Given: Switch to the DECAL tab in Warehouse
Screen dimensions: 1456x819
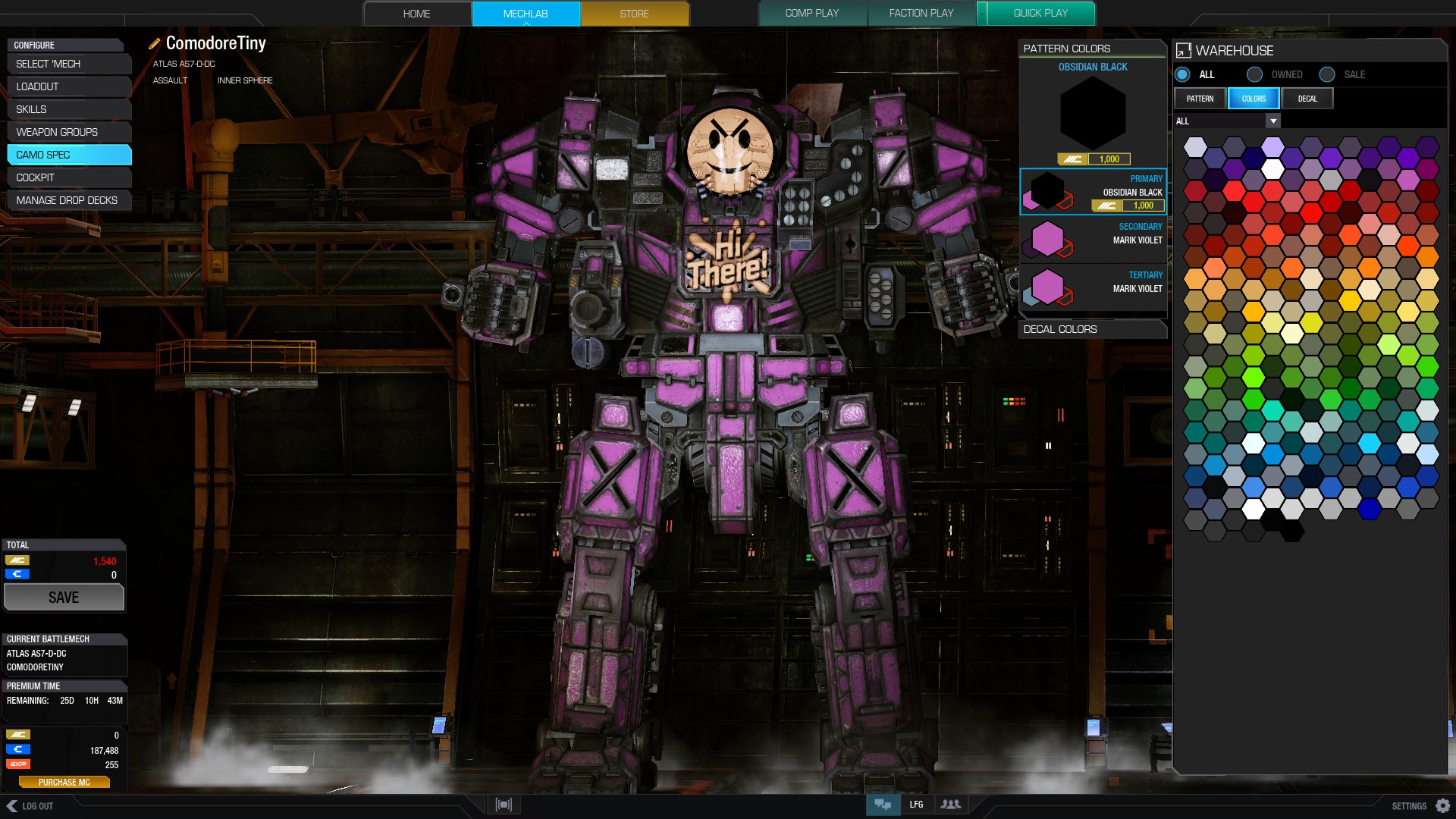Looking at the screenshot, I should [1307, 98].
